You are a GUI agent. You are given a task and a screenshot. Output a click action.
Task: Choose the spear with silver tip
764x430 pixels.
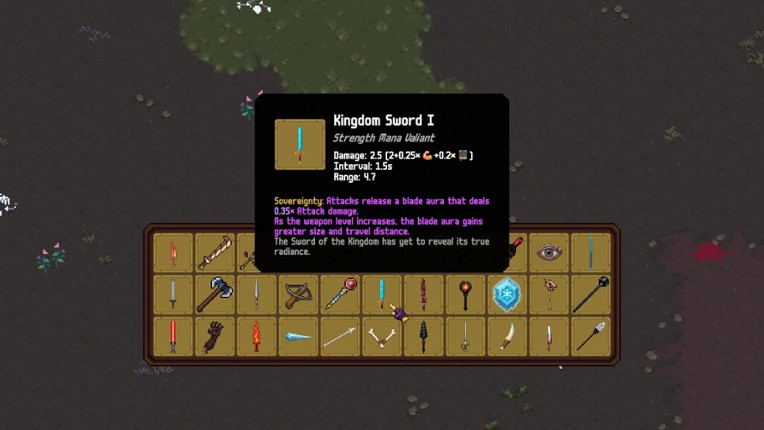tap(590, 336)
